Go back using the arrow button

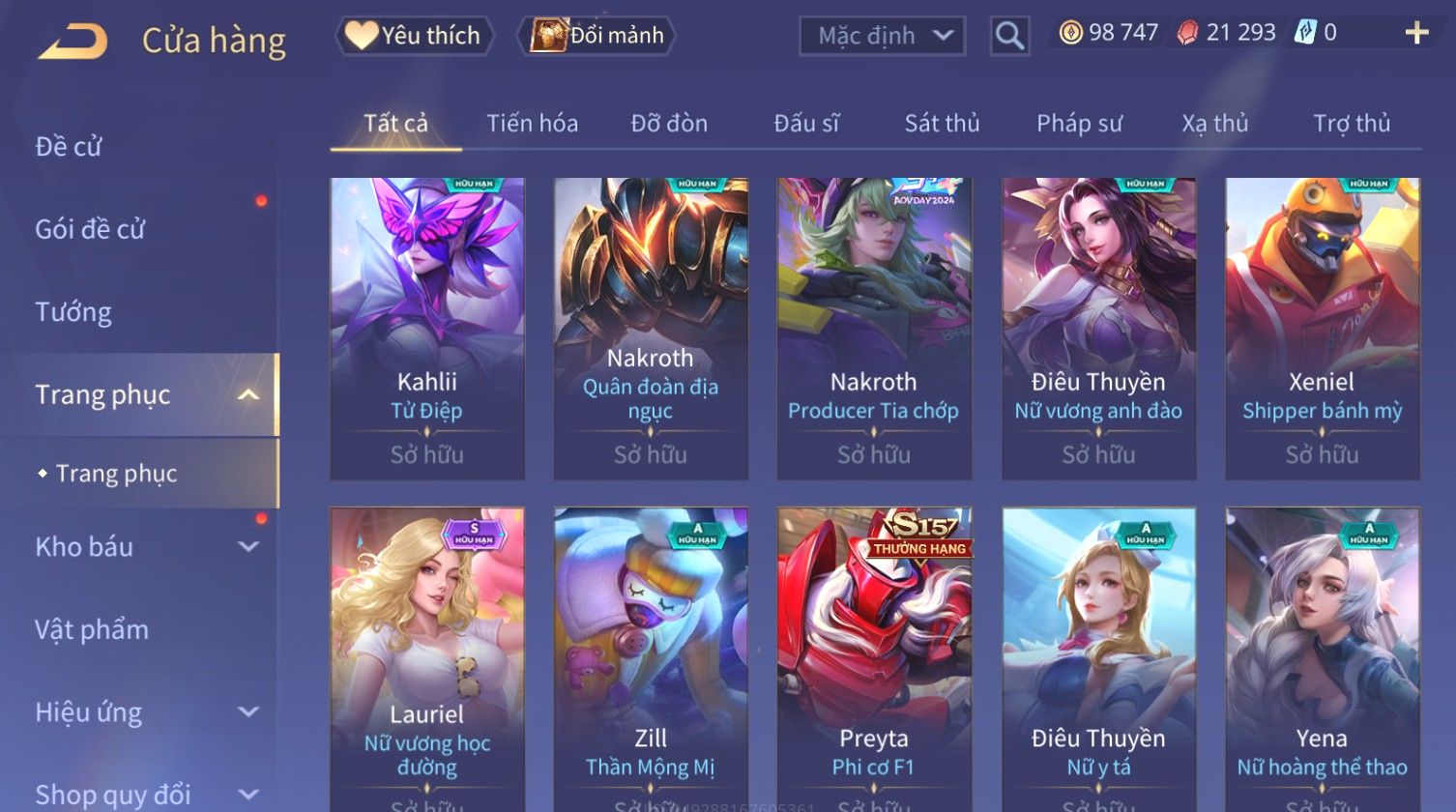[x=73, y=41]
